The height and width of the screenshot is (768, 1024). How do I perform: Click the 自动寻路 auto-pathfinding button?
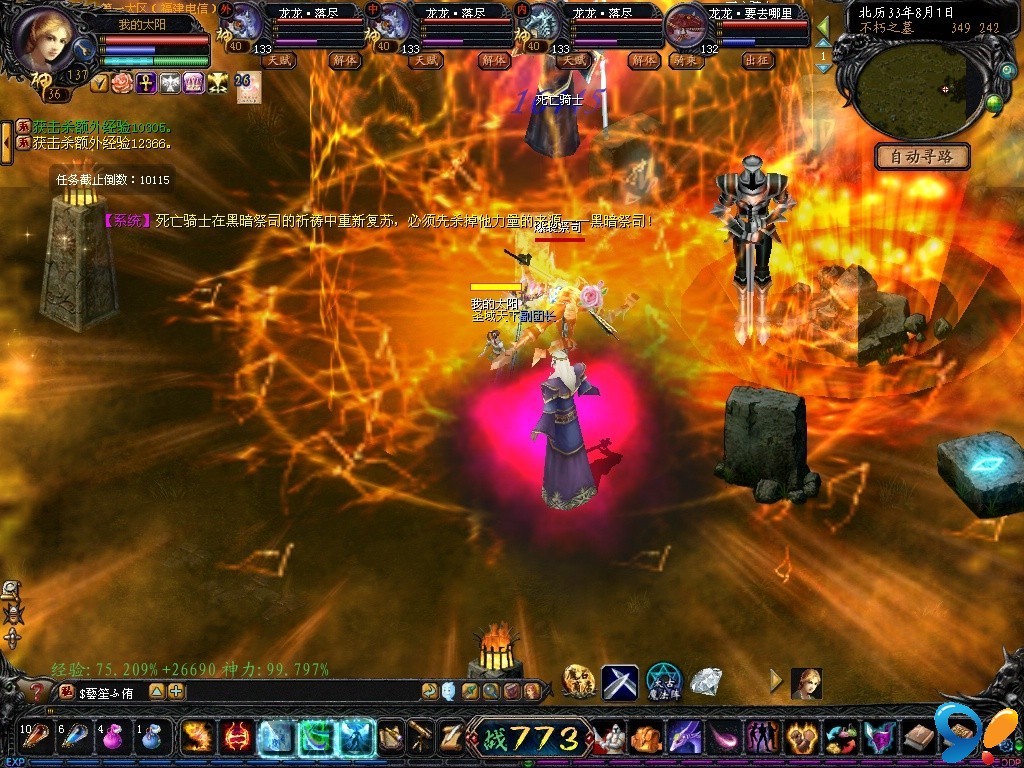coord(922,156)
